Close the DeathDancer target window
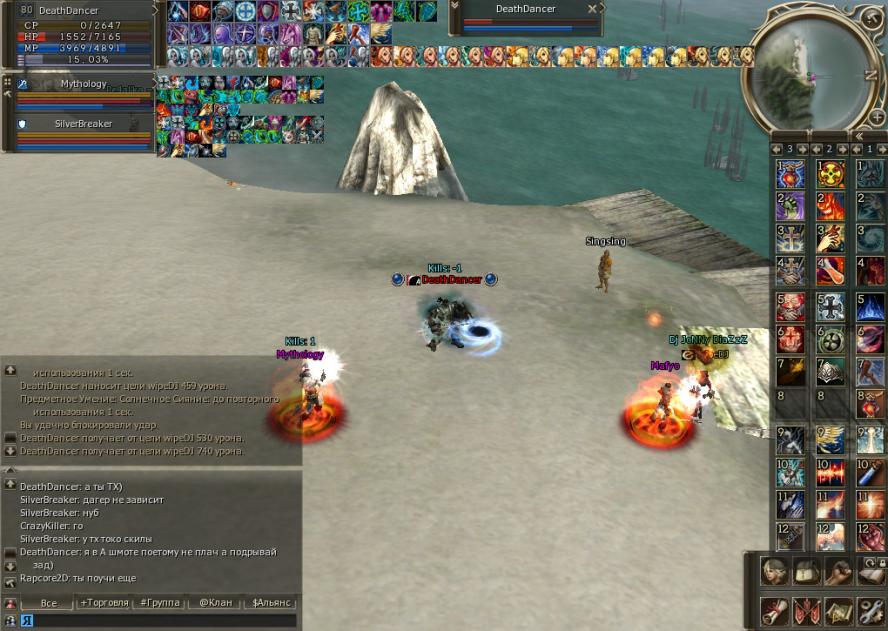The height and width of the screenshot is (631, 888). pos(592,9)
